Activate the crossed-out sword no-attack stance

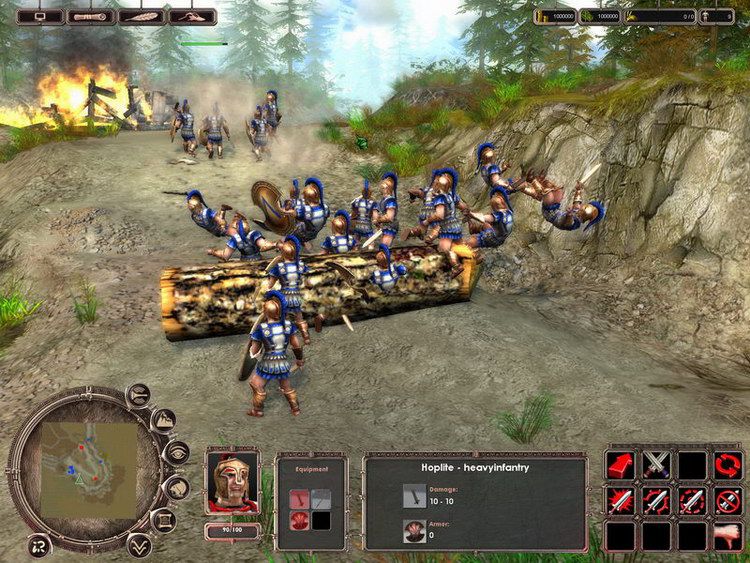tap(728, 500)
